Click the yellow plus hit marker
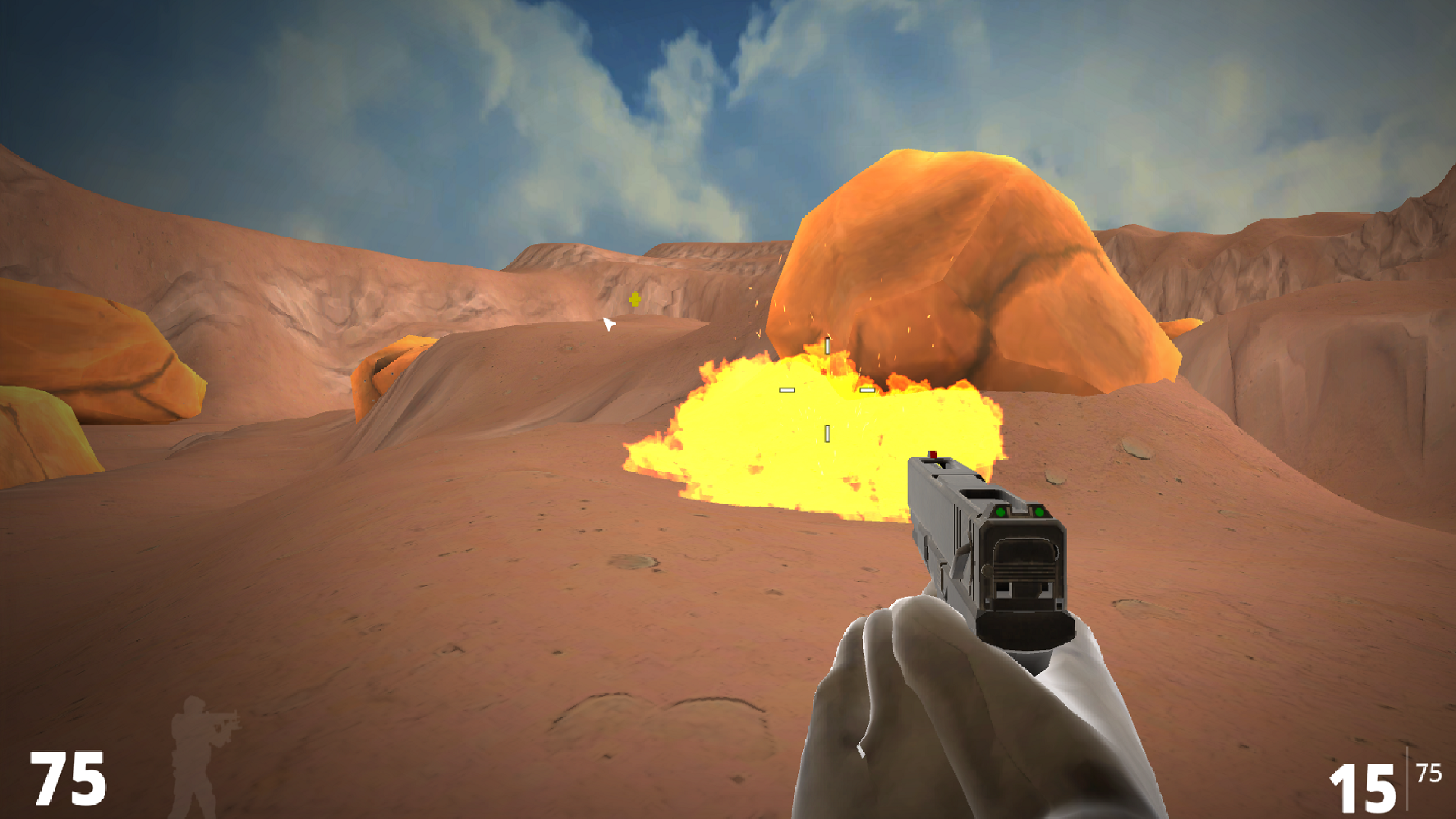This screenshot has height=819, width=1456. (x=635, y=300)
